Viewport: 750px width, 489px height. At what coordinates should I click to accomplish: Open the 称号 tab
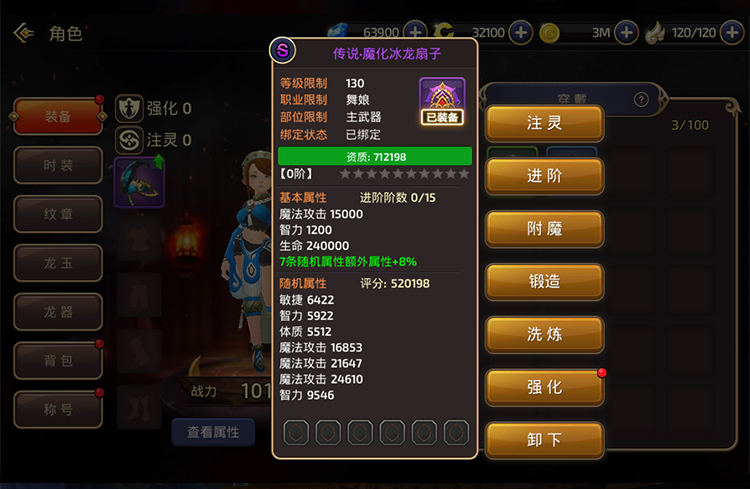(x=58, y=409)
